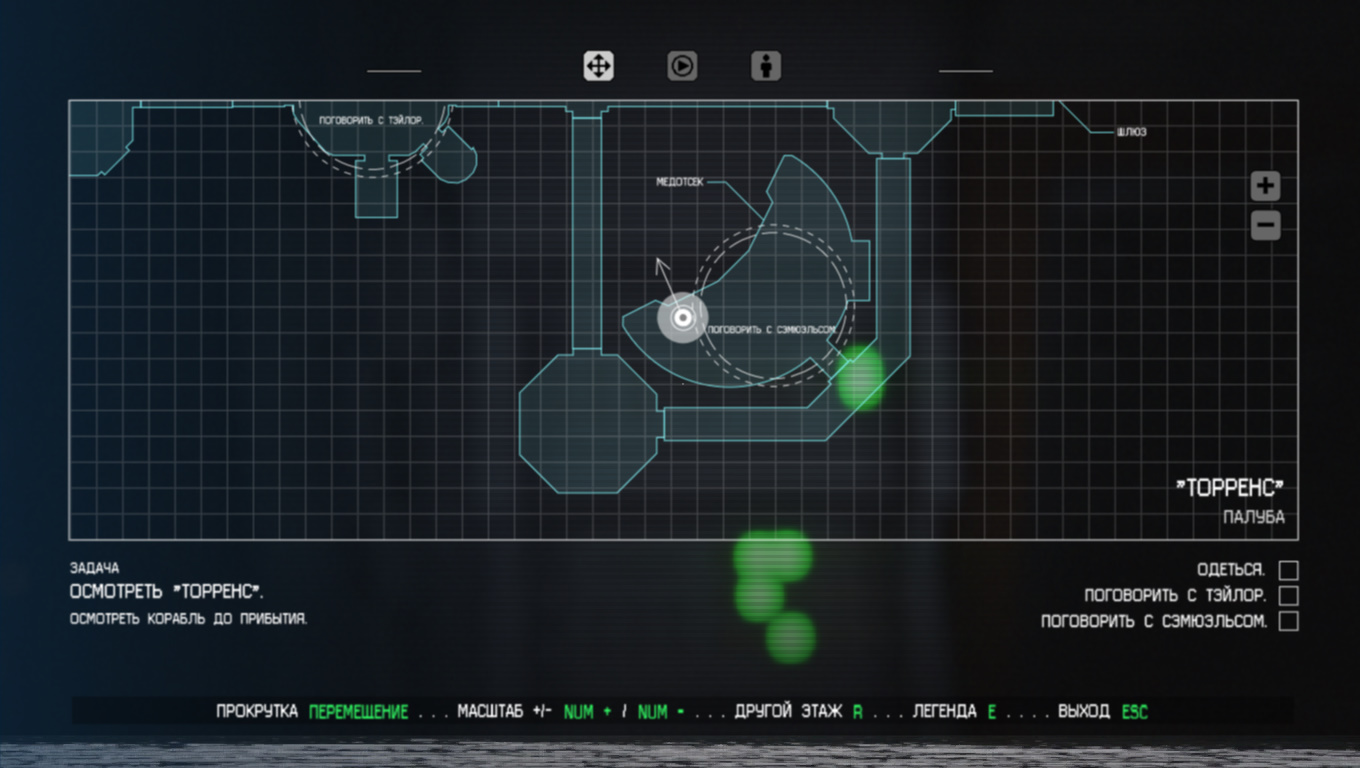Screen dimensions: 1360x768
Task: Select the Поговорить с Тэйлор map marker
Action: pos(371,121)
